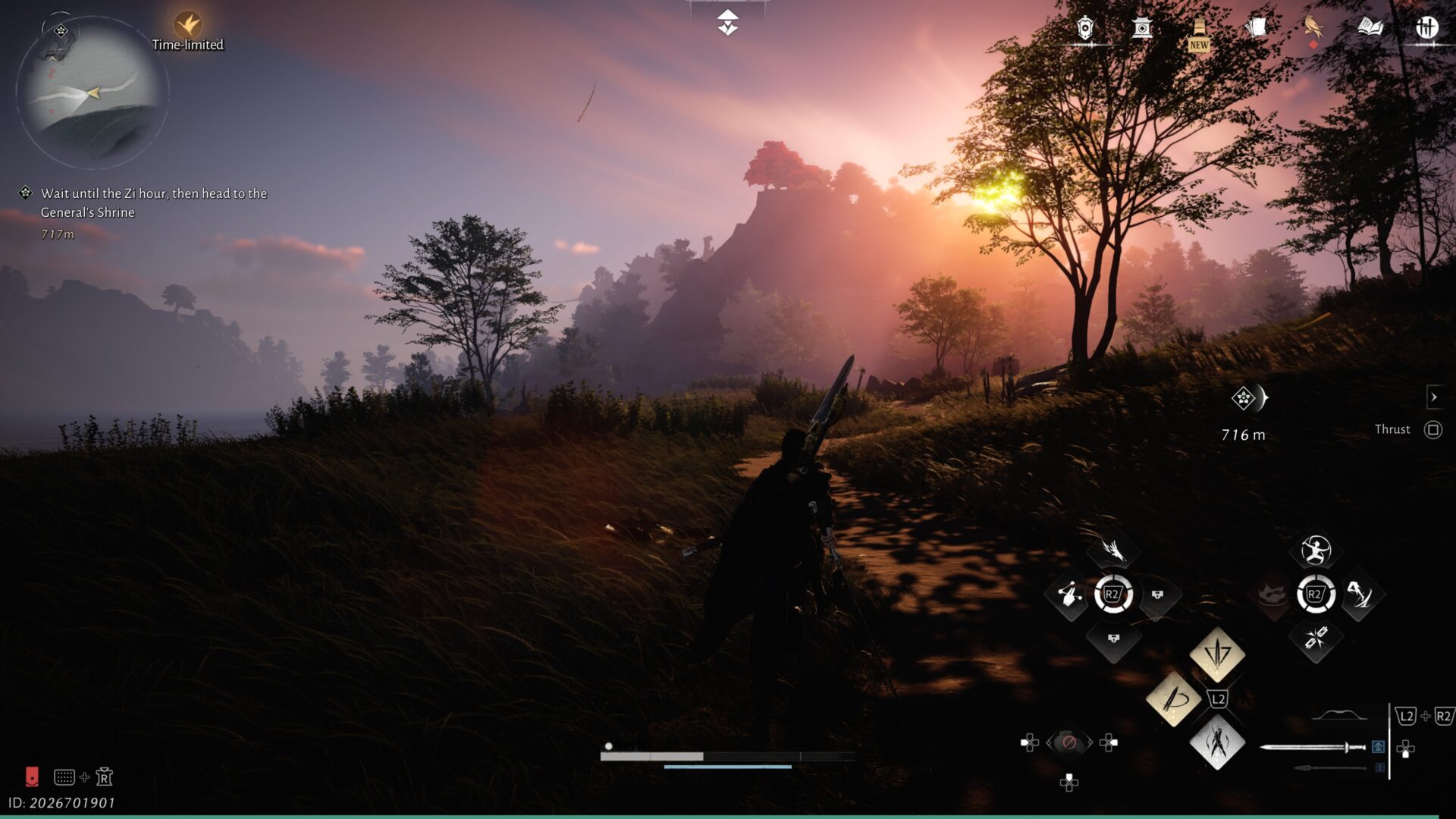
Task: Click the keyboard icon near the ID
Action: (x=64, y=777)
